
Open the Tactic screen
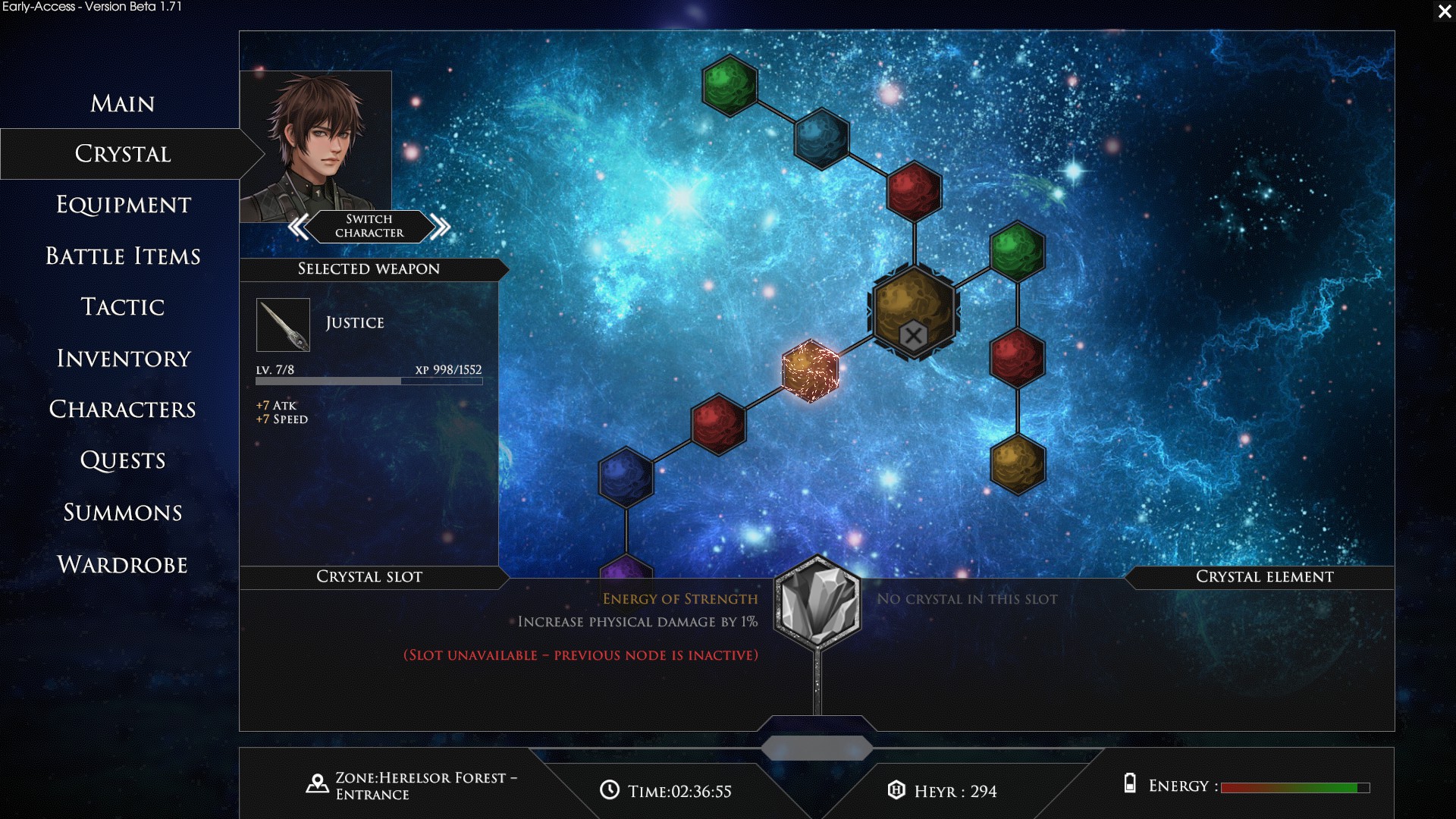coord(122,307)
